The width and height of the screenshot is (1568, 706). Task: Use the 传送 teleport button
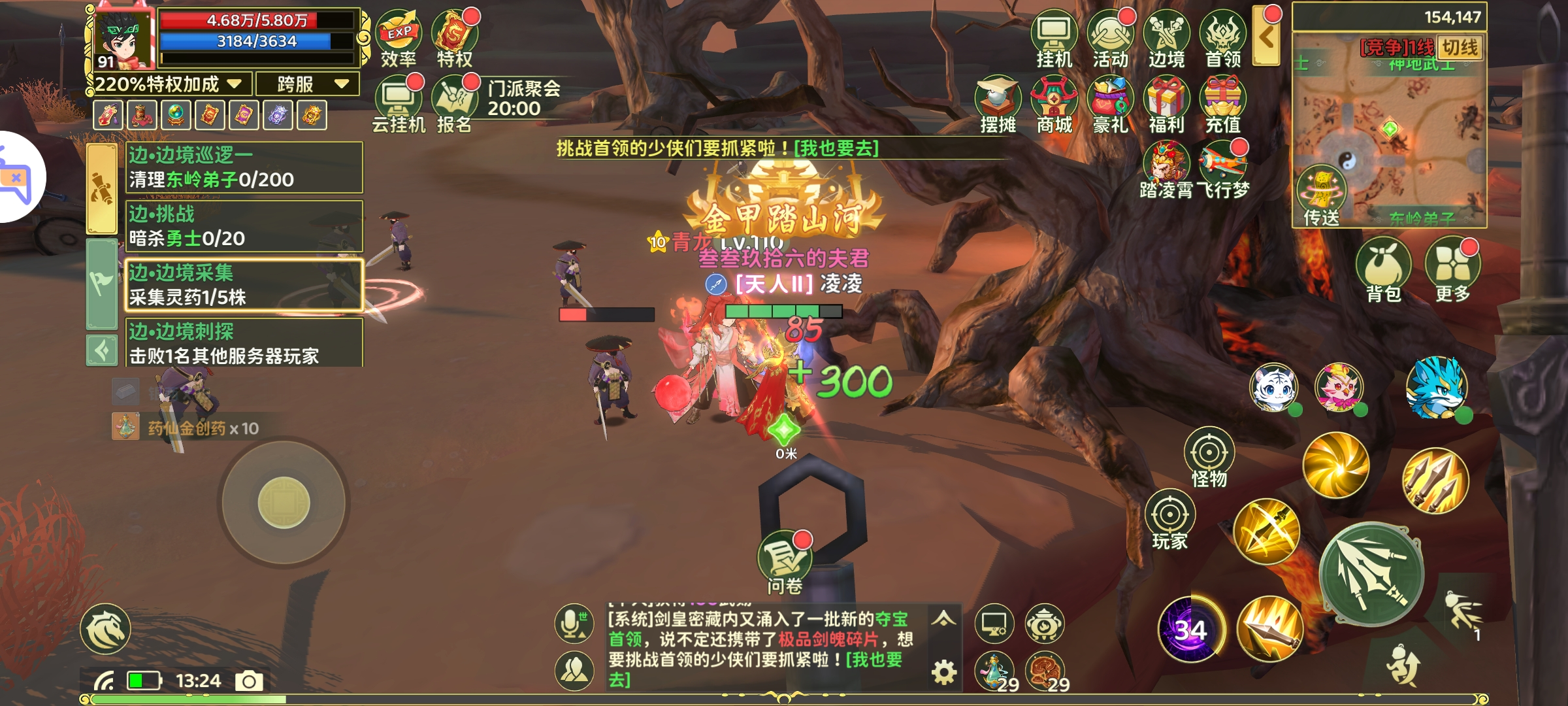[x=1321, y=196]
